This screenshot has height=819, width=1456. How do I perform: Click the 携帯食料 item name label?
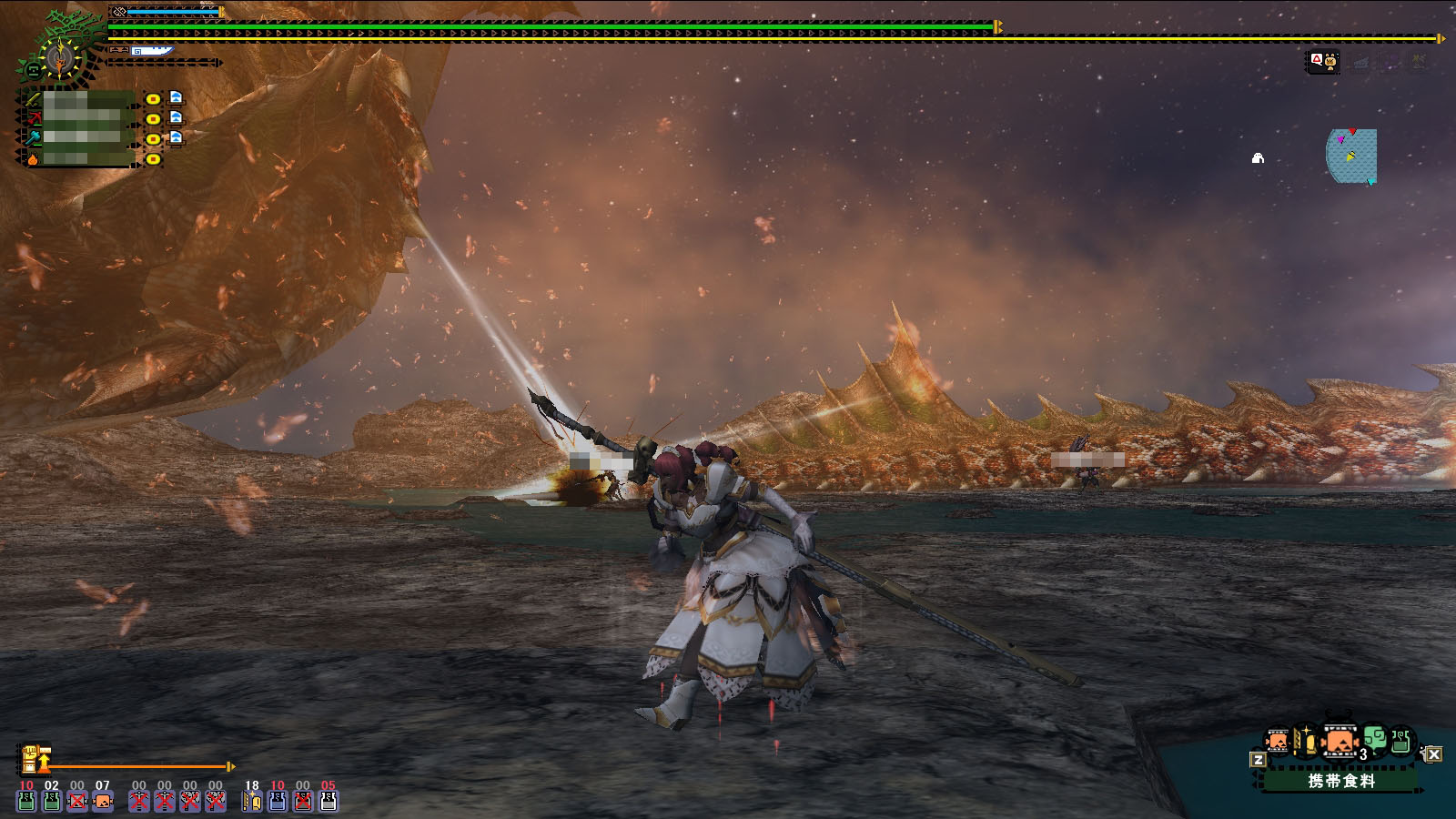coord(1340,781)
